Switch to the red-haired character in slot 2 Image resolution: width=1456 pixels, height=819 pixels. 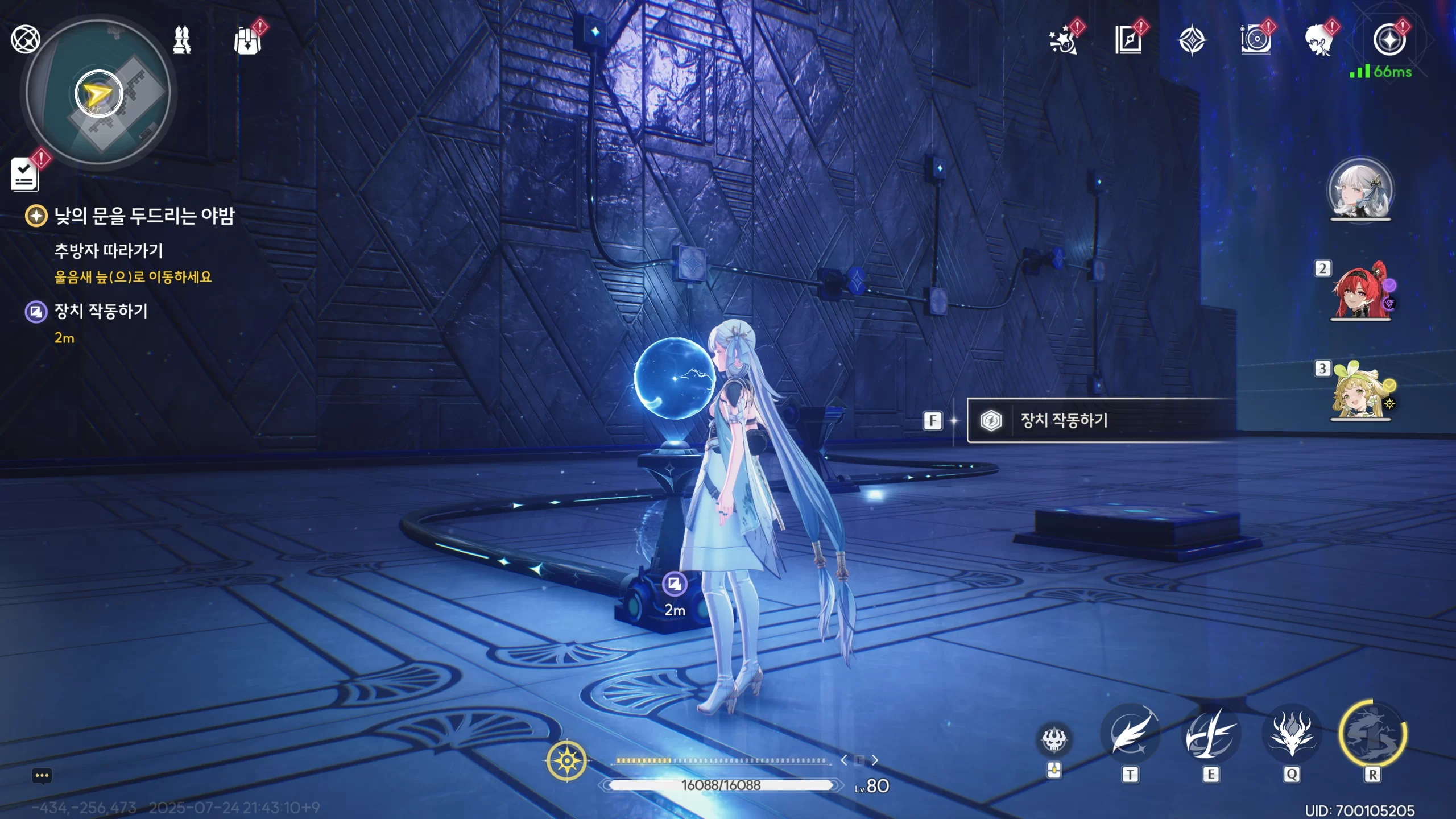tap(1360, 291)
